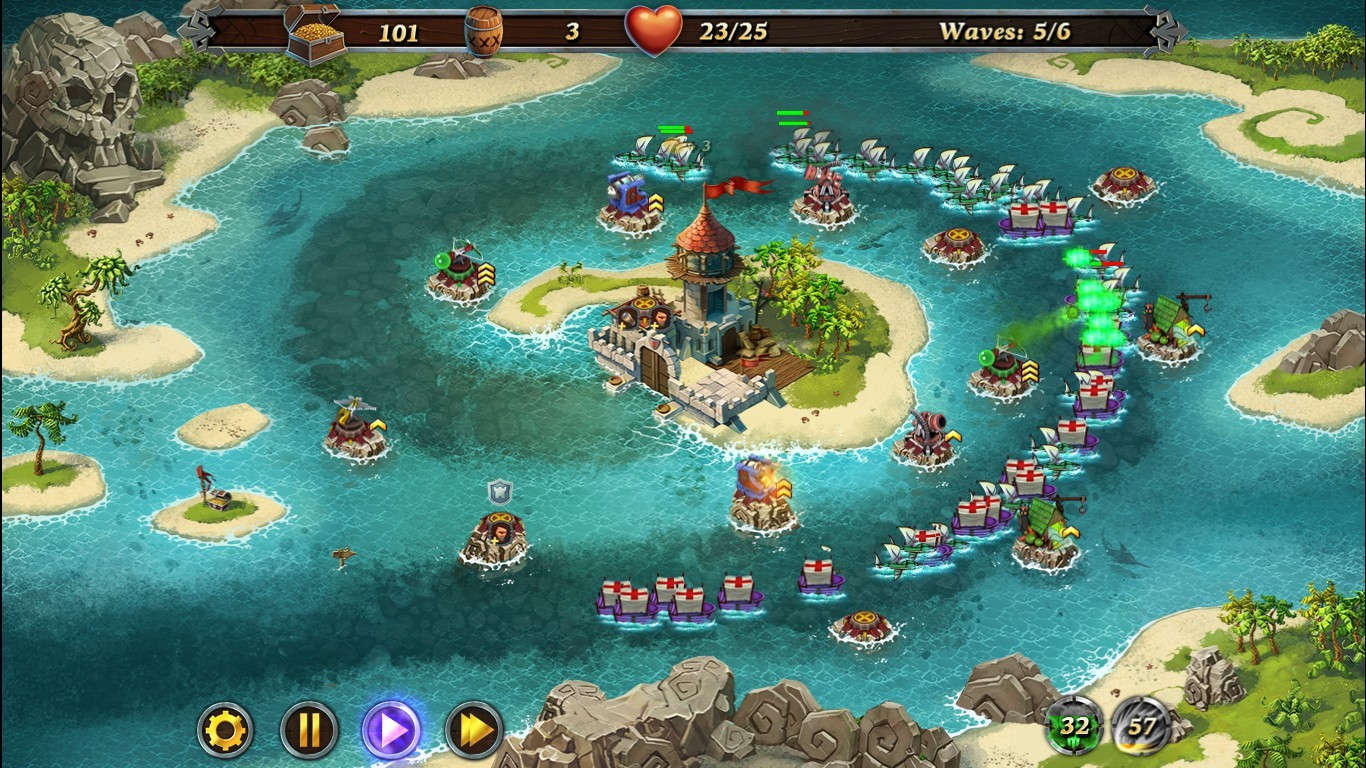
Task: Select the purple cannon tower on the right
Action: click(926, 430)
